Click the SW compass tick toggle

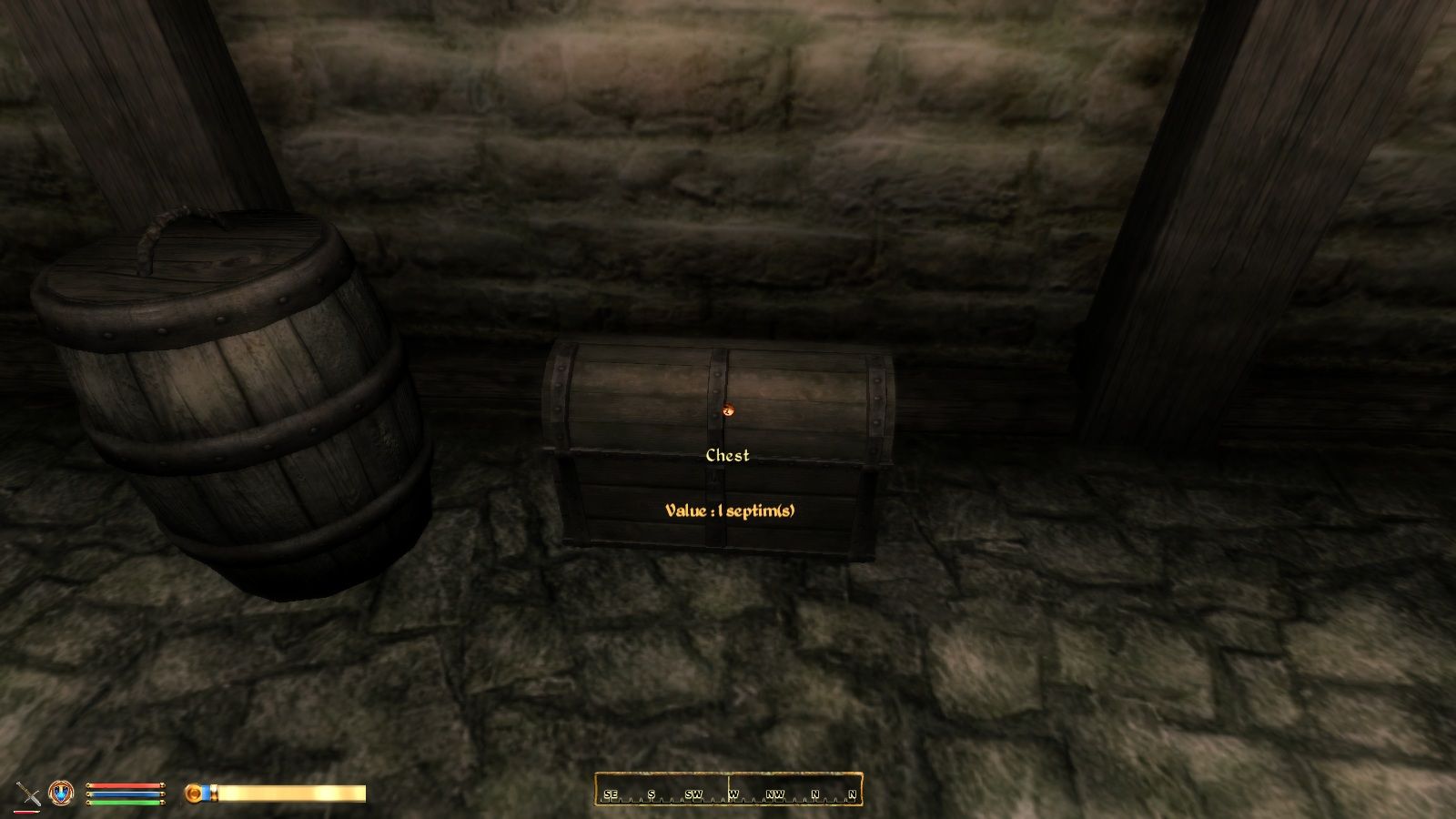694,793
